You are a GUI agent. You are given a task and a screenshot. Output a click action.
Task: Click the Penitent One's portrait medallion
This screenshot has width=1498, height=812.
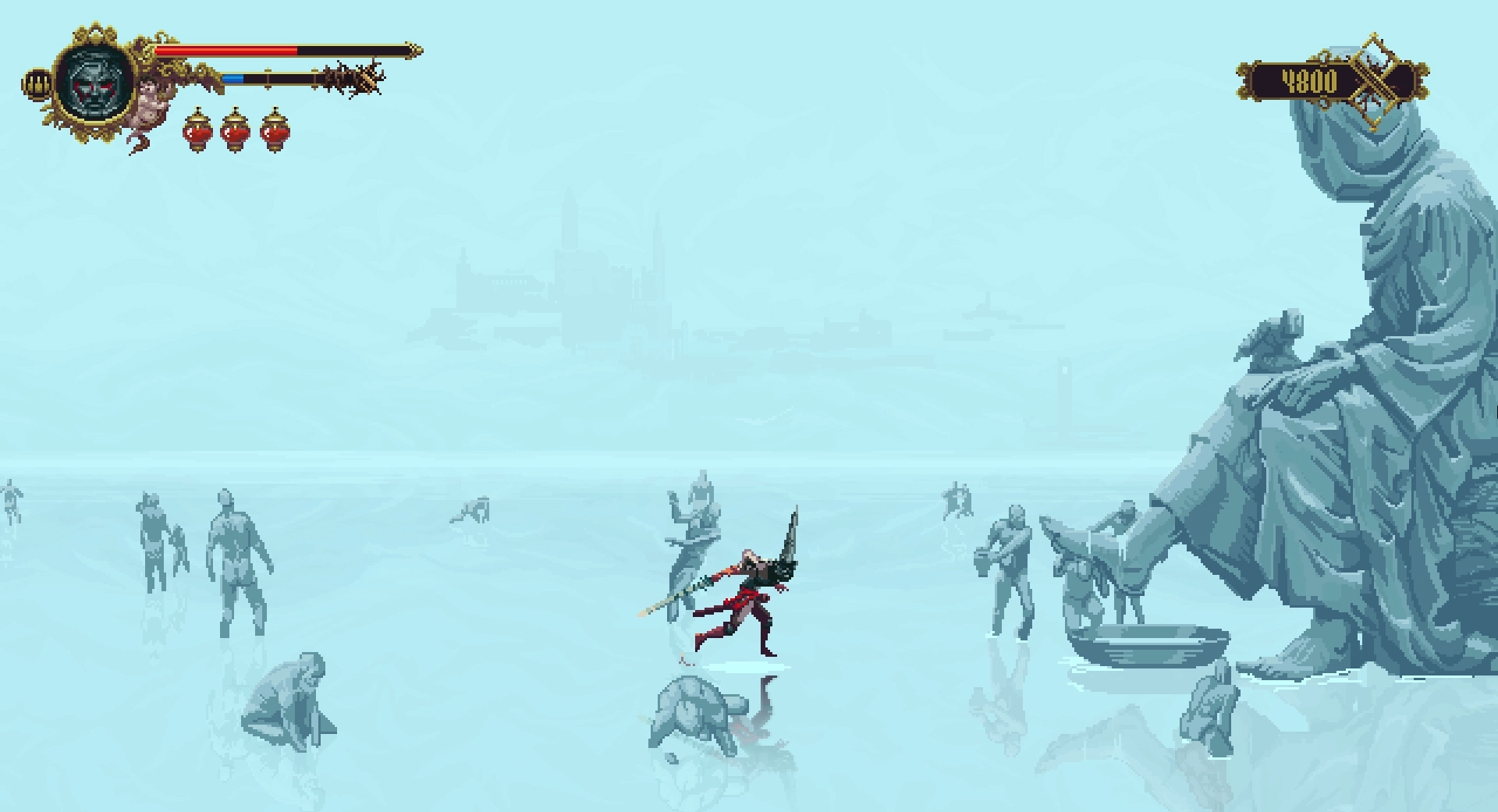94,82
